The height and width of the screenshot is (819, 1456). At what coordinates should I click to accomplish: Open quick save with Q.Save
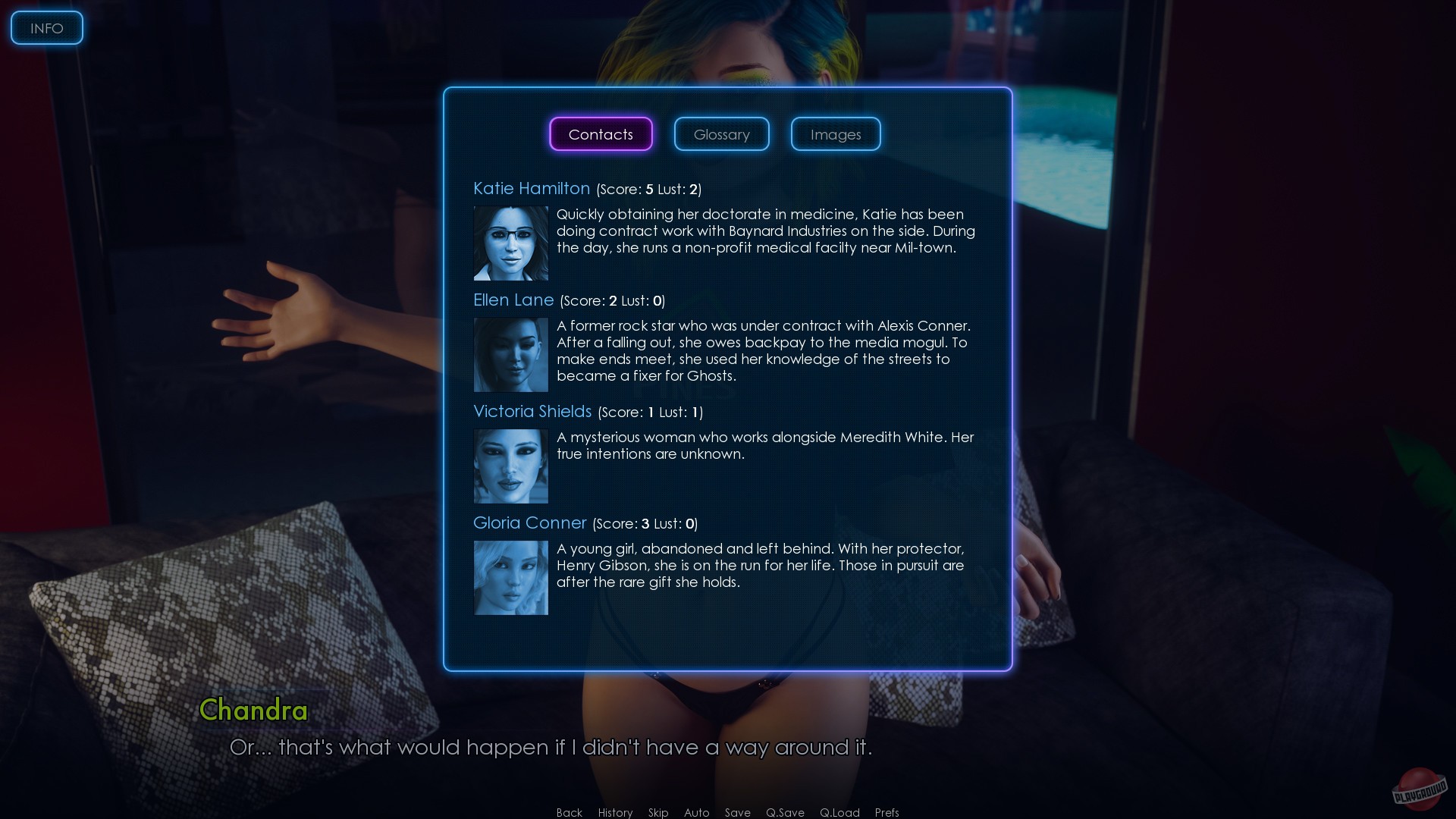click(x=785, y=812)
